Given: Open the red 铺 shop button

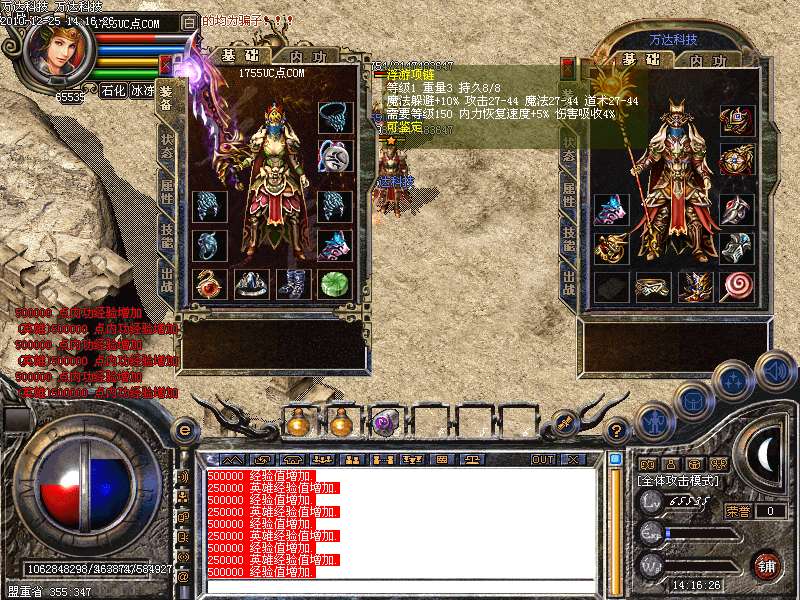Looking at the screenshot, I should tap(766, 565).
